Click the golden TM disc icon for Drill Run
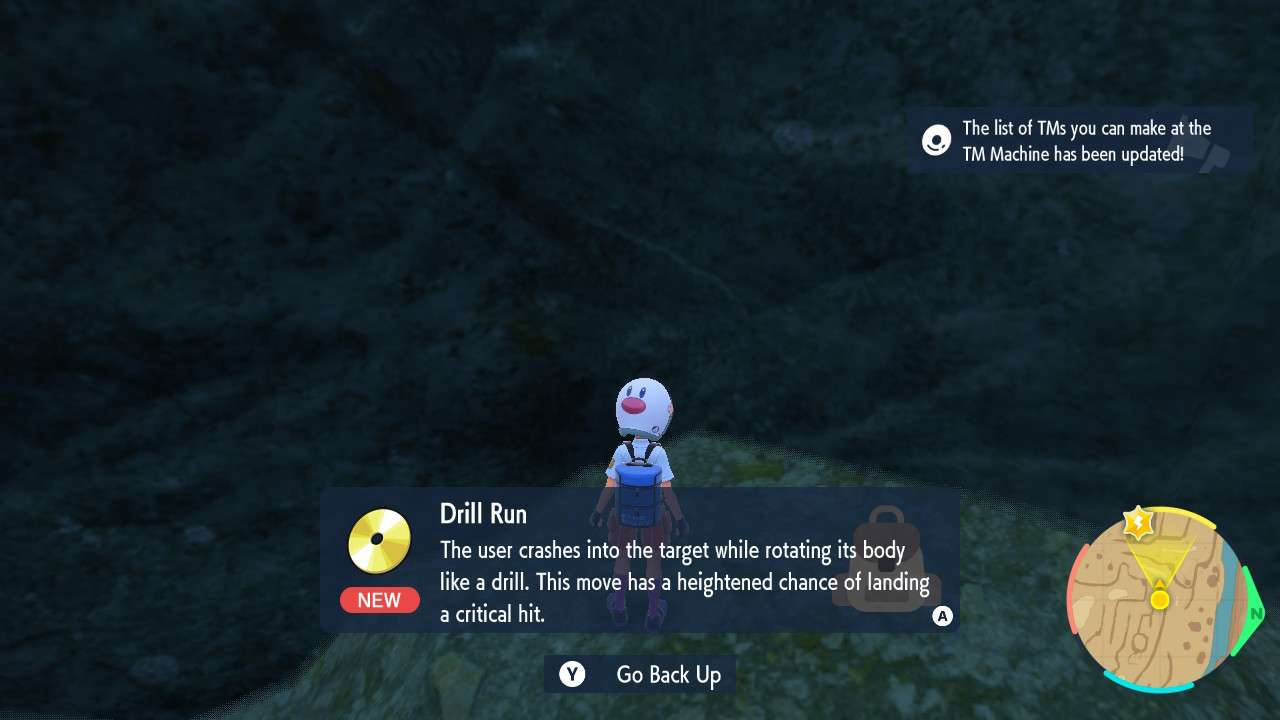This screenshot has width=1280, height=720. click(x=379, y=541)
